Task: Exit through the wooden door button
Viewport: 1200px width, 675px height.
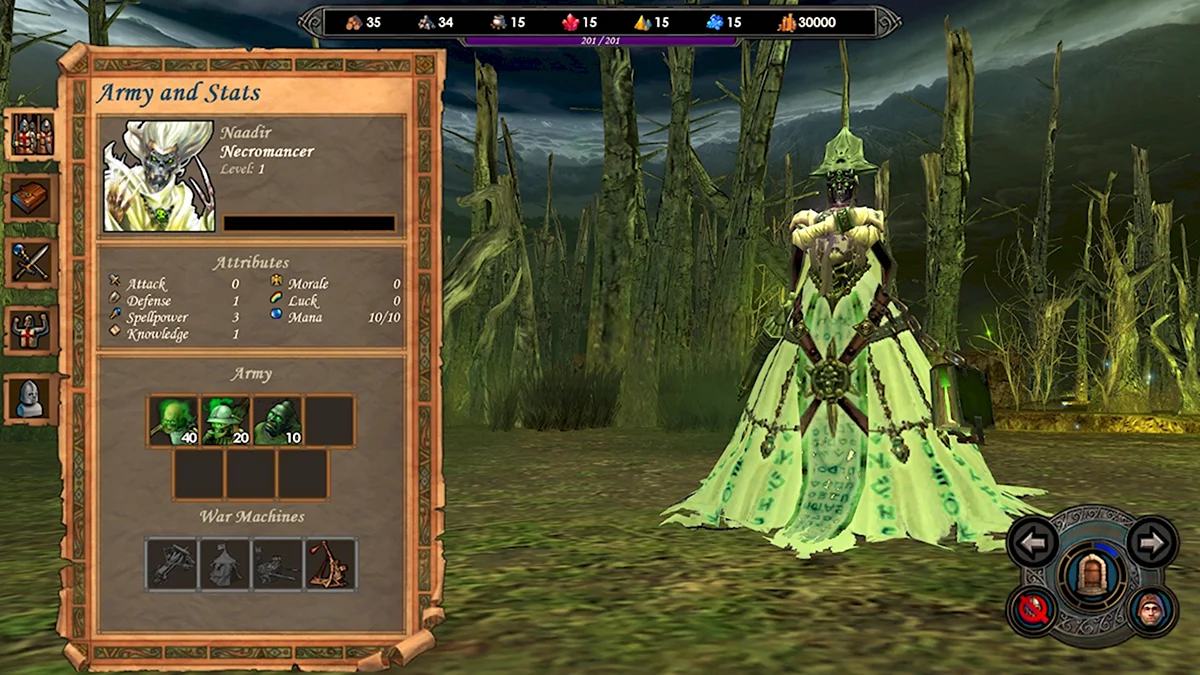Action: point(1092,574)
